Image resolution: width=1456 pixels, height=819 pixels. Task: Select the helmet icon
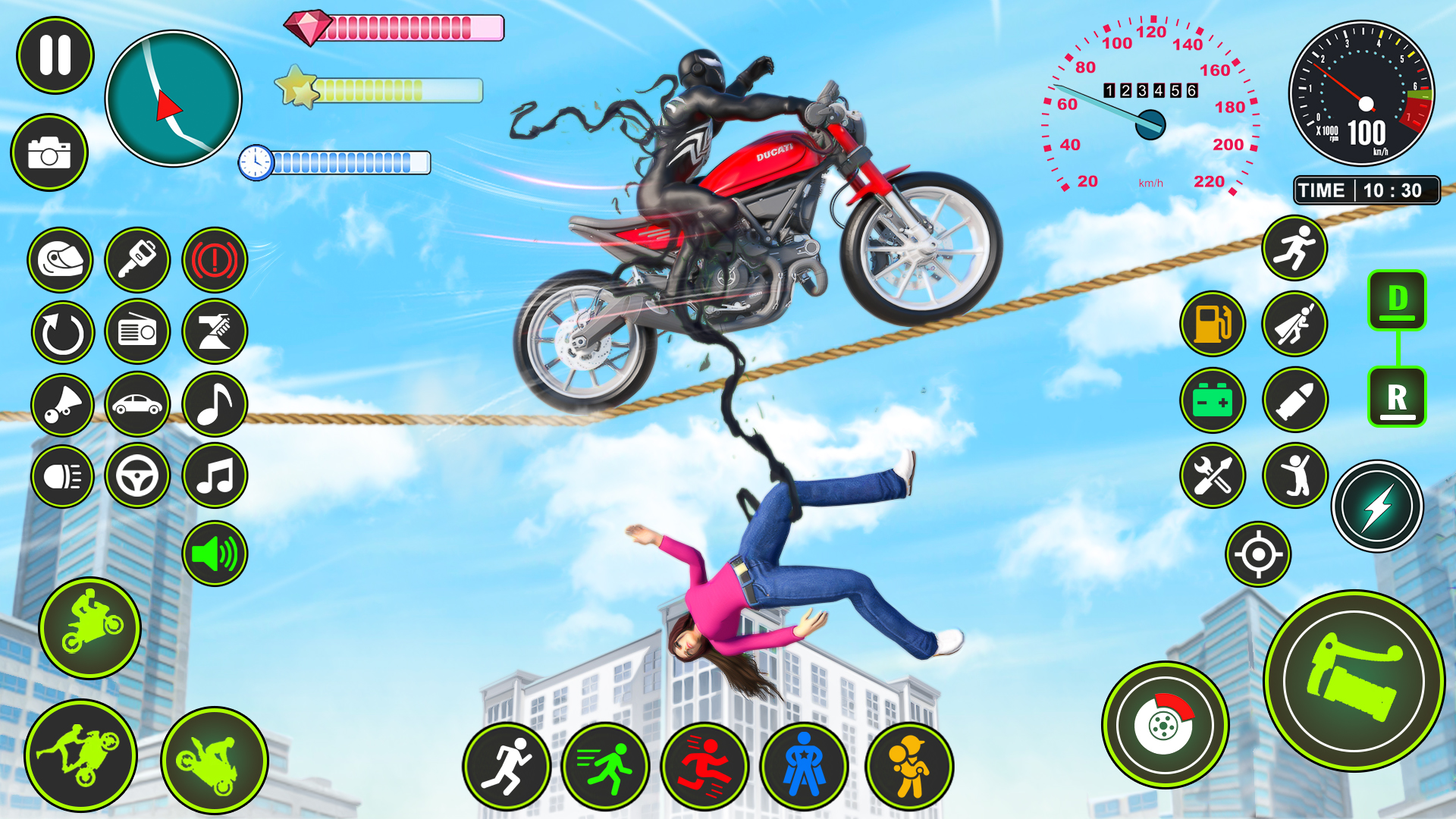61,260
